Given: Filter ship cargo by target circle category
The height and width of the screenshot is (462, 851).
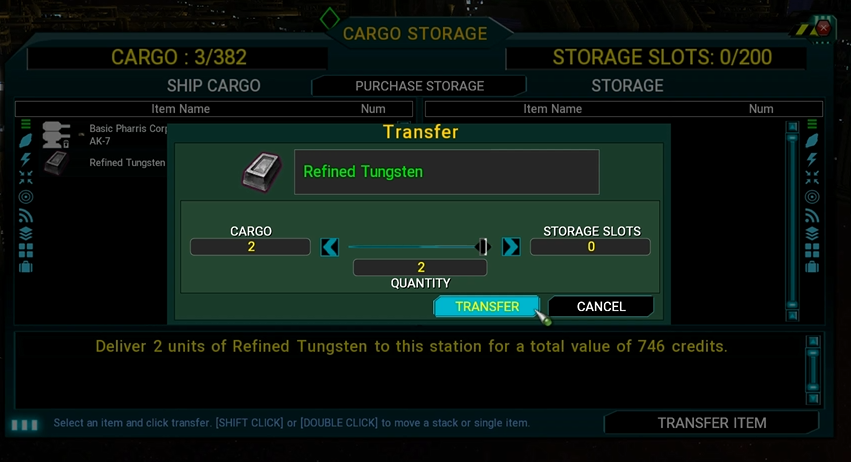Looking at the screenshot, I should (26, 196).
